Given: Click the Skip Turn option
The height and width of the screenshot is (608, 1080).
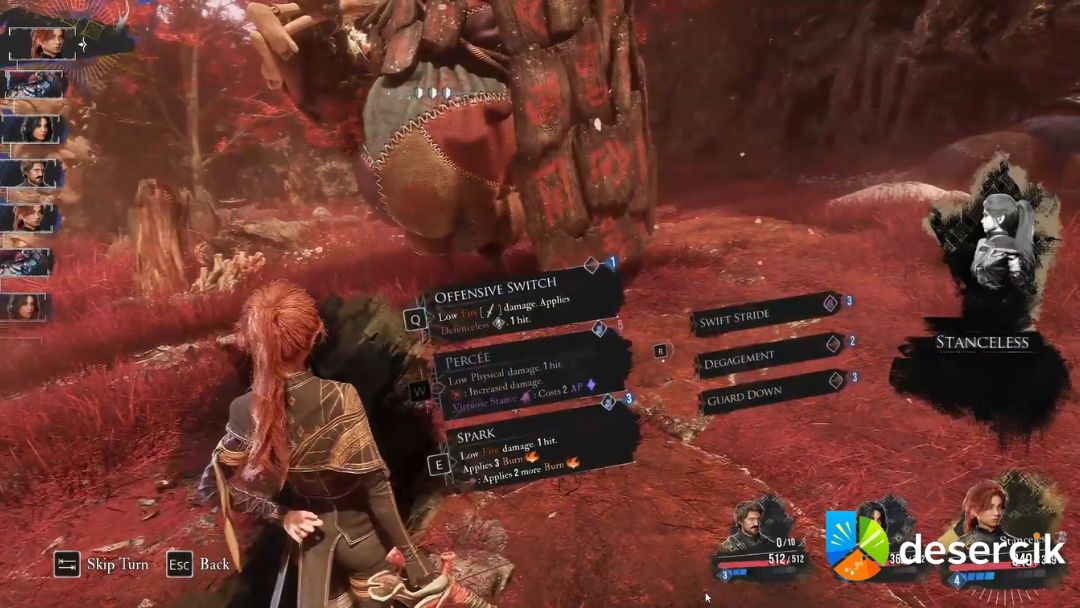Looking at the screenshot, I should pyautogui.click(x=103, y=564).
